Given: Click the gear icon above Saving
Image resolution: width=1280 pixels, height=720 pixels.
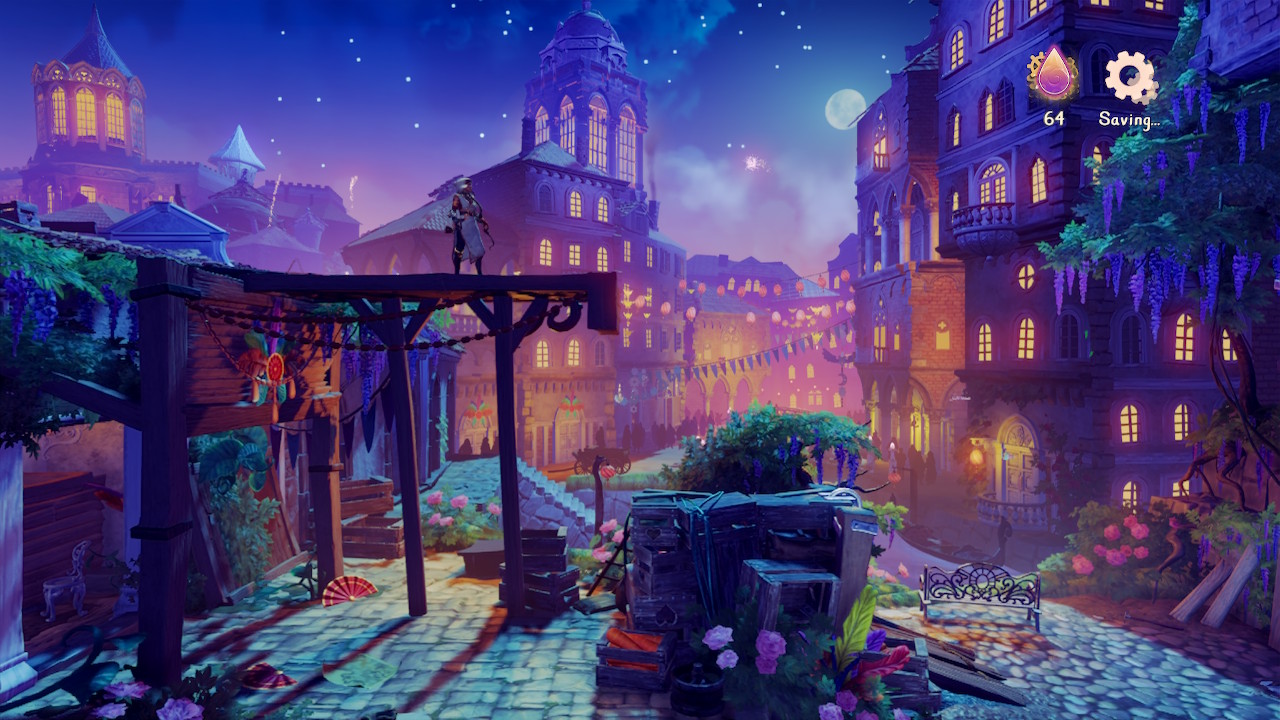Looking at the screenshot, I should tap(1129, 77).
